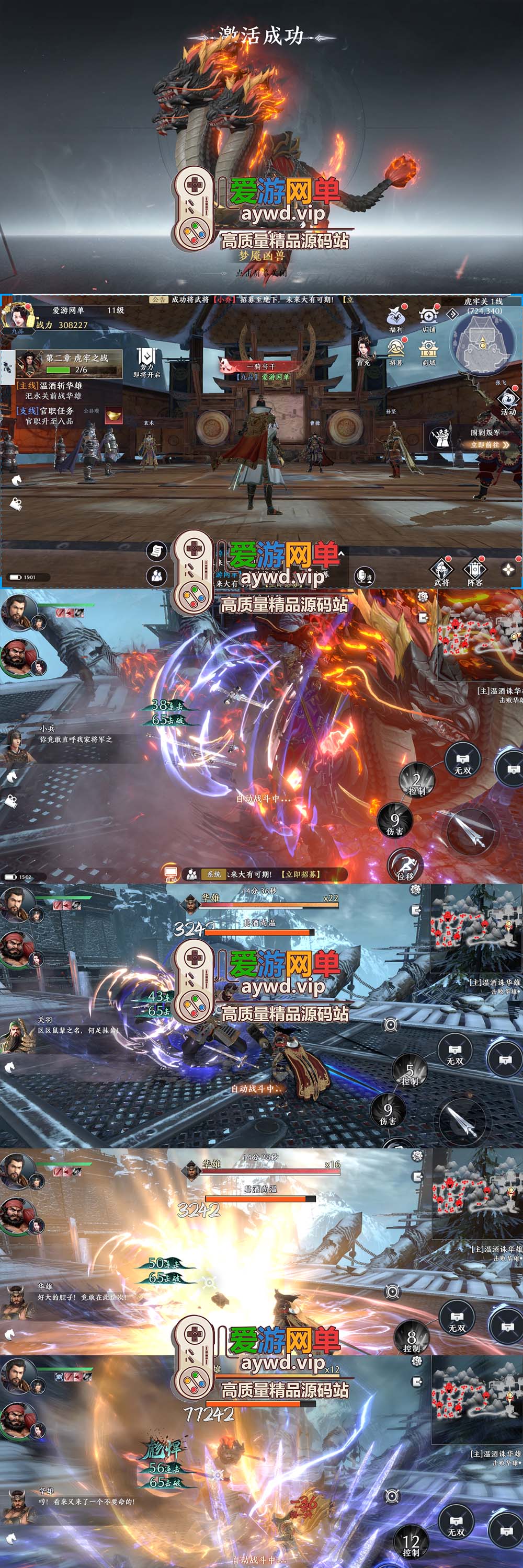This screenshot has height=1568, width=523.
Task: Open the 商城 mall icon
Action: (x=429, y=351)
